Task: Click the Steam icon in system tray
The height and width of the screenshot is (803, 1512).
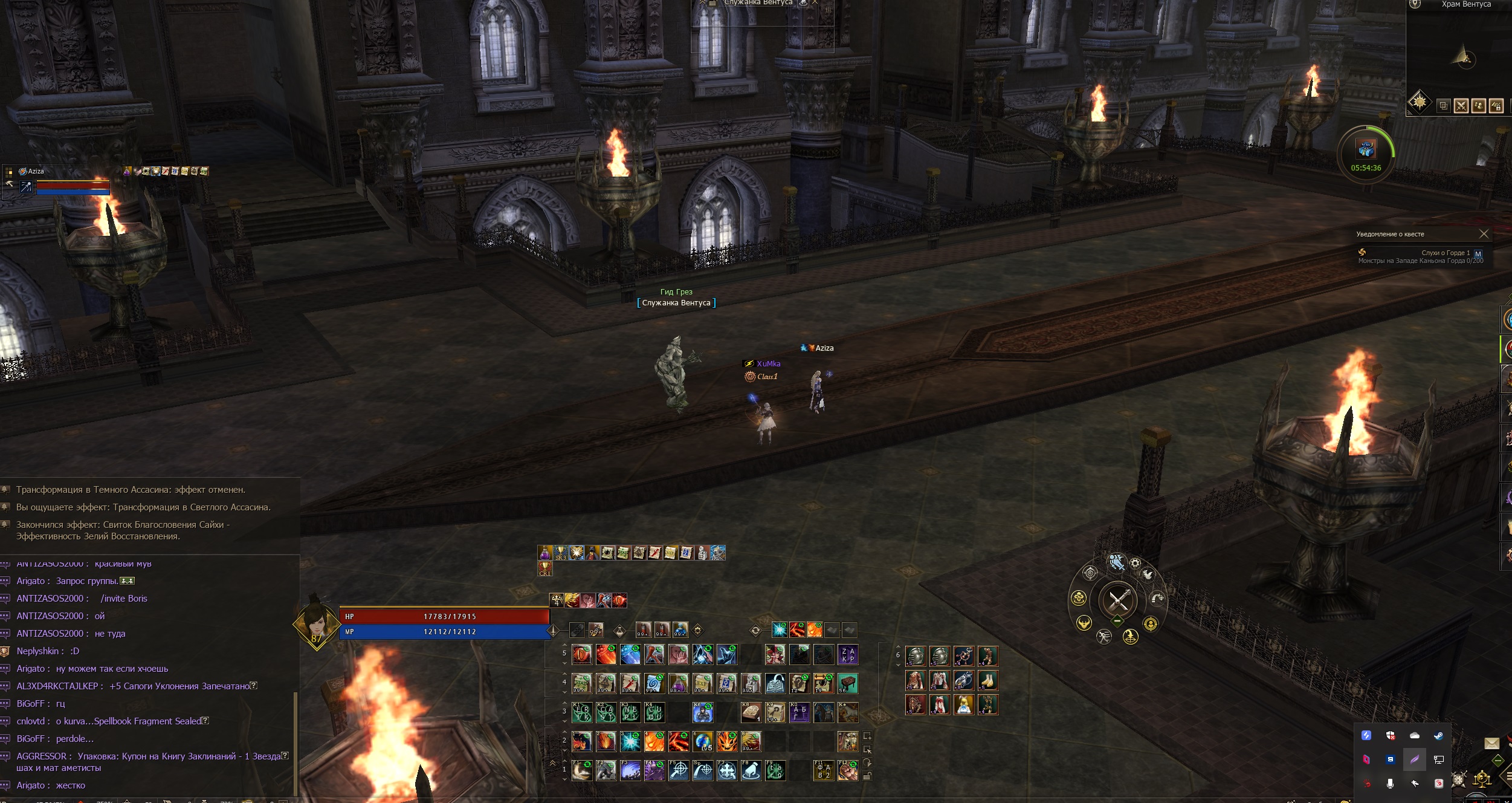Action: [1439, 735]
